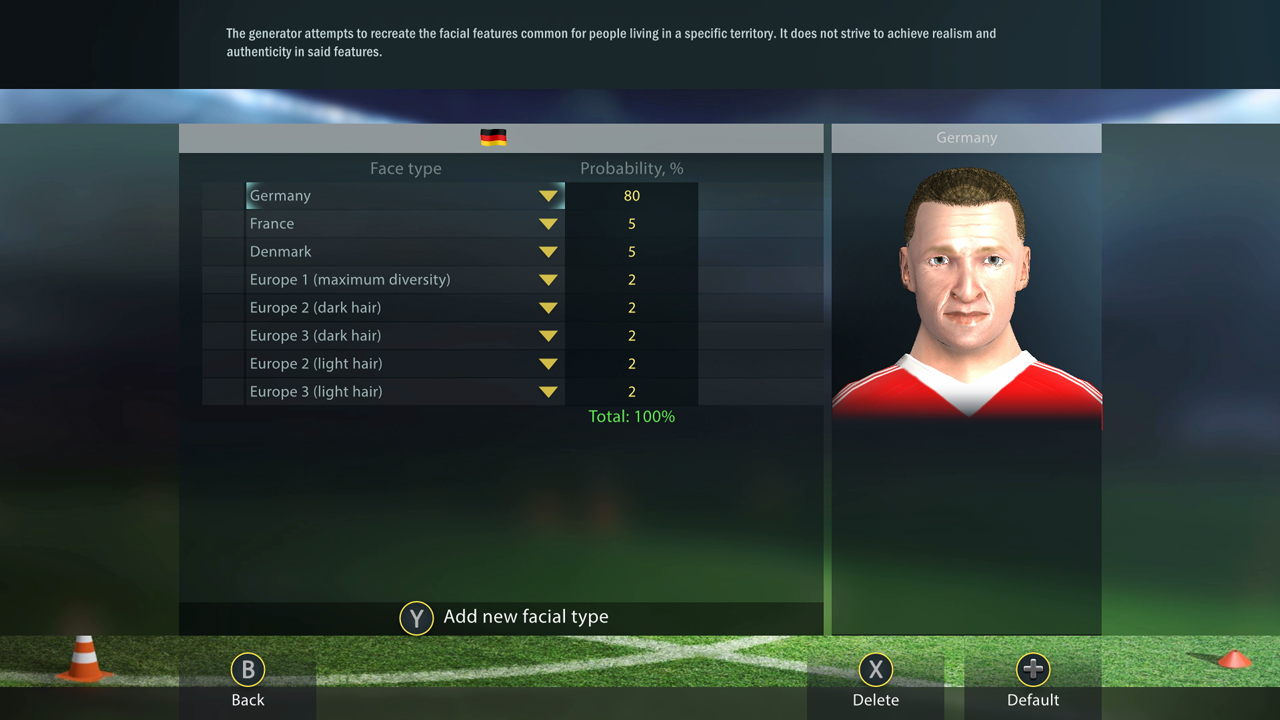Click the X delete button icon

tap(875, 670)
